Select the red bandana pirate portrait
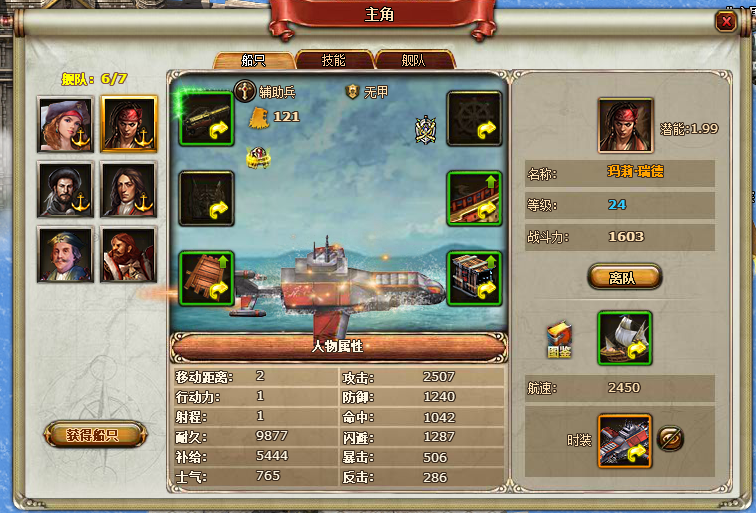This screenshot has width=756, height=513. pos(129,124)
